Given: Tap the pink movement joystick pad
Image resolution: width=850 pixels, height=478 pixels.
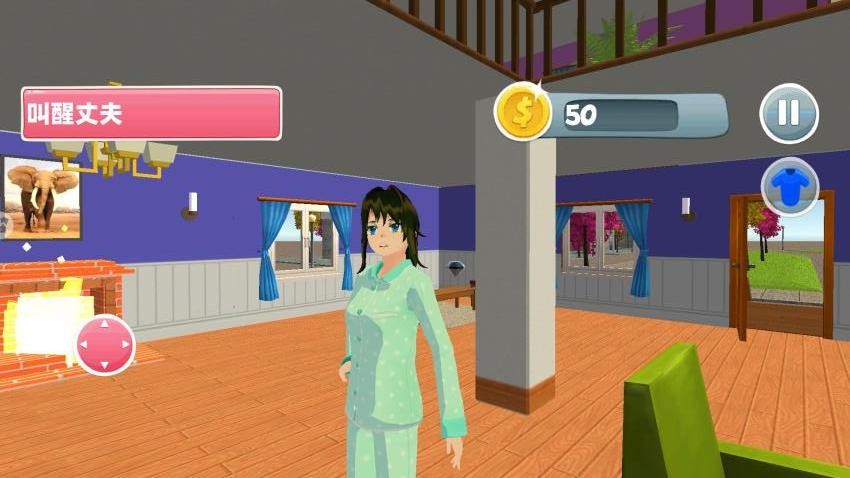Looking at the screenshot, I should click(105, 345).
